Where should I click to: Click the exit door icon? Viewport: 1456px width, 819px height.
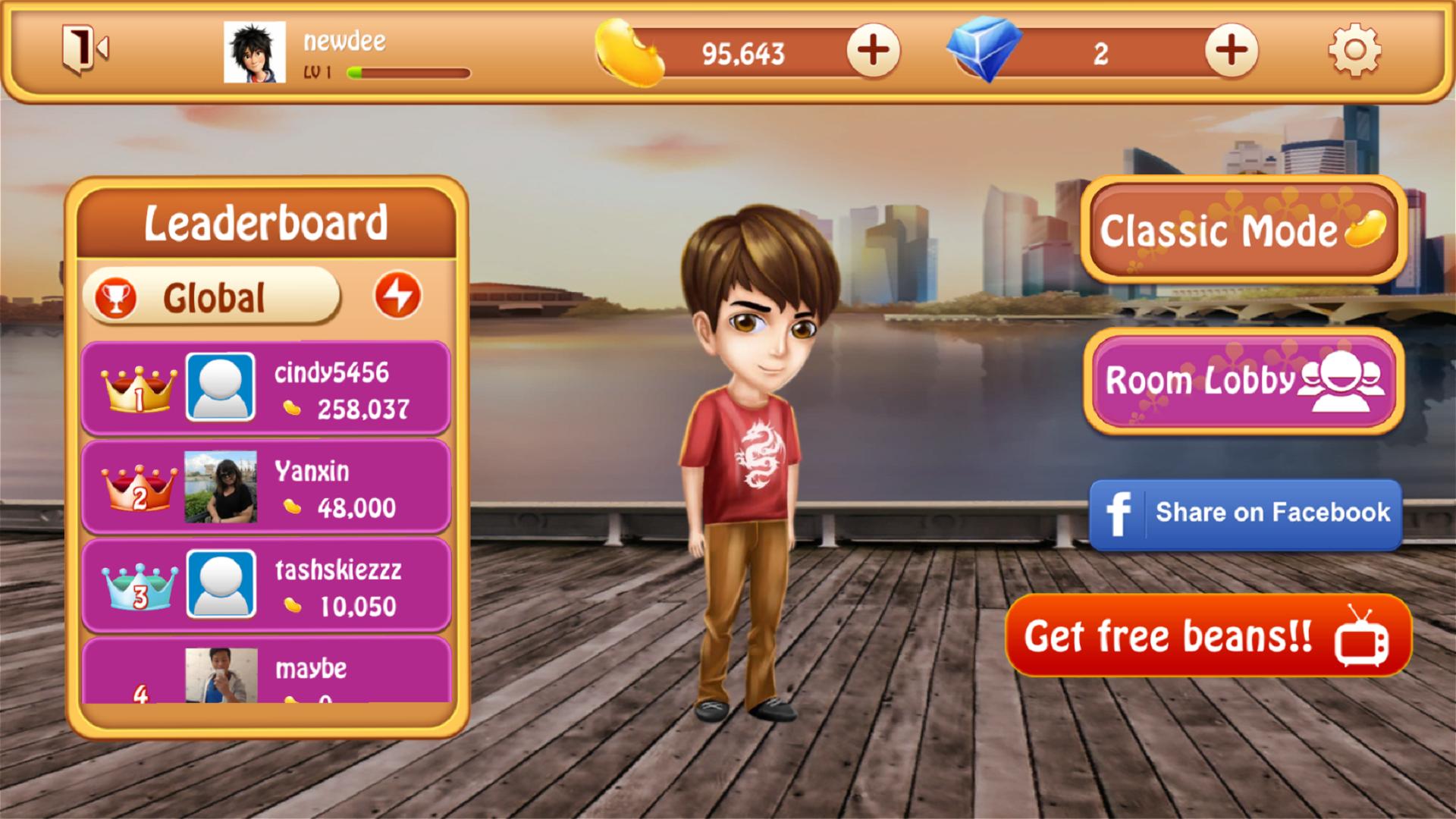(84, 50)
